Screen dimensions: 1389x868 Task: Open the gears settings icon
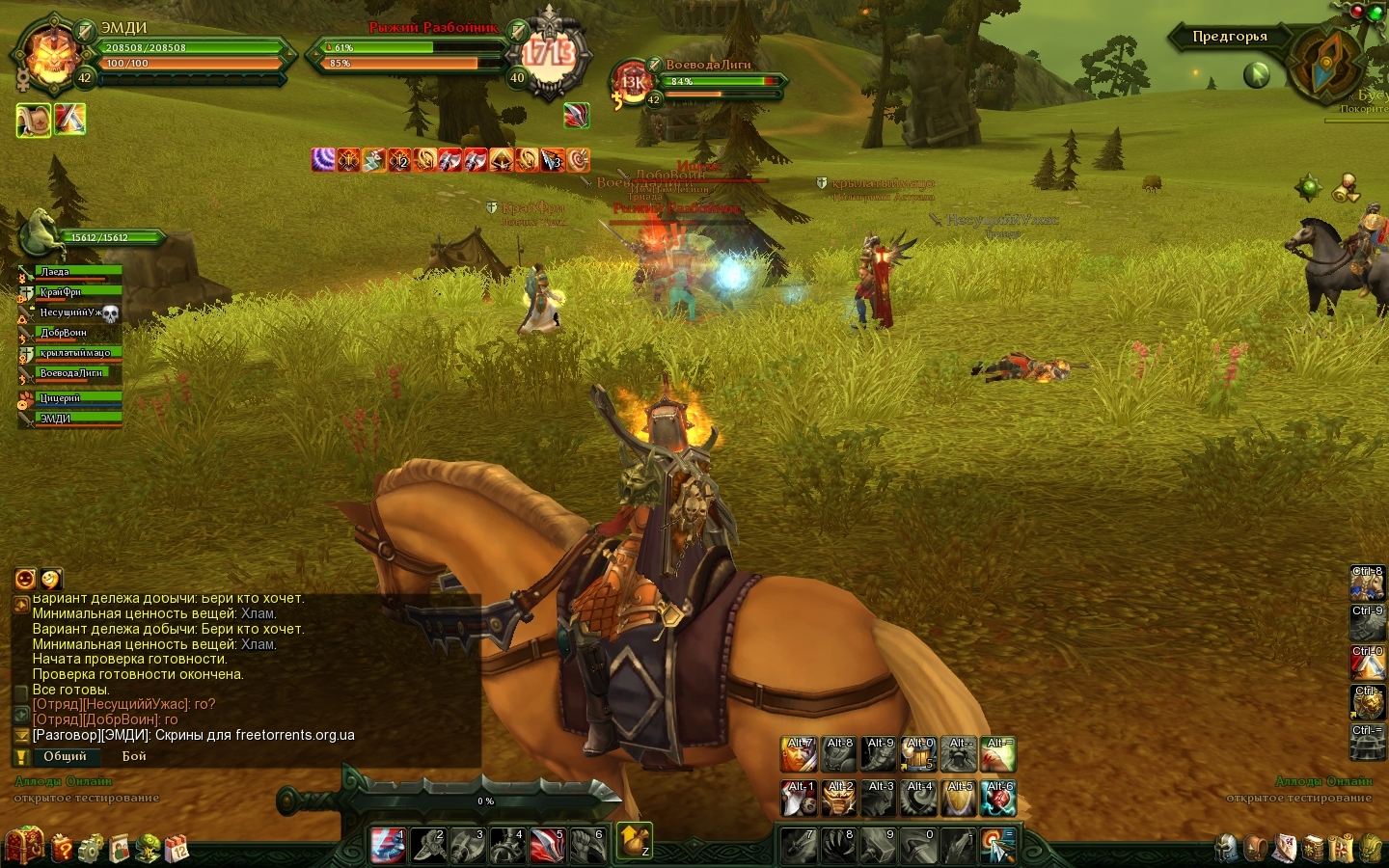pyautogui.click(x=91, y=849)
